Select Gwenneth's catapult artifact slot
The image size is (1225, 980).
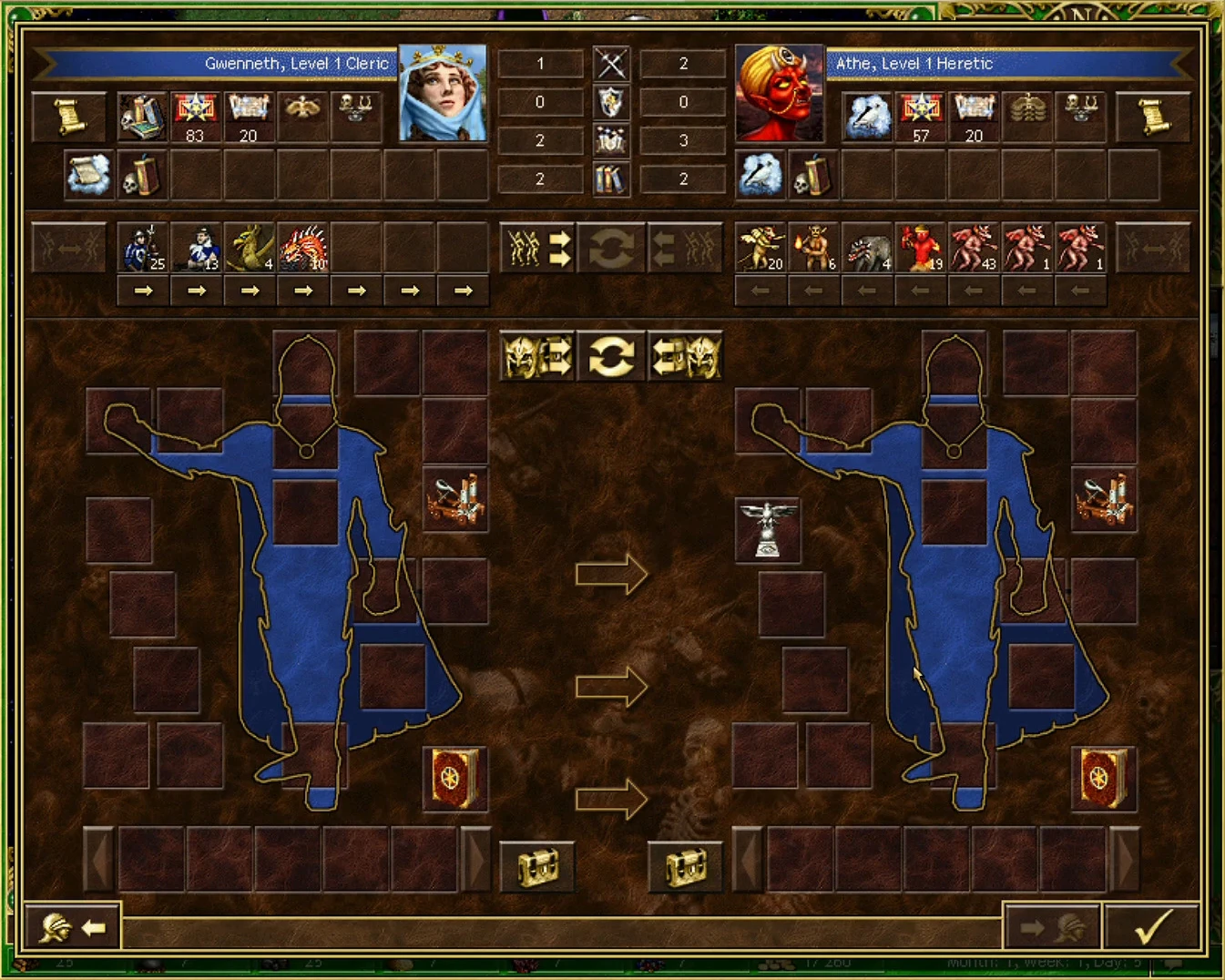point(454,500)
